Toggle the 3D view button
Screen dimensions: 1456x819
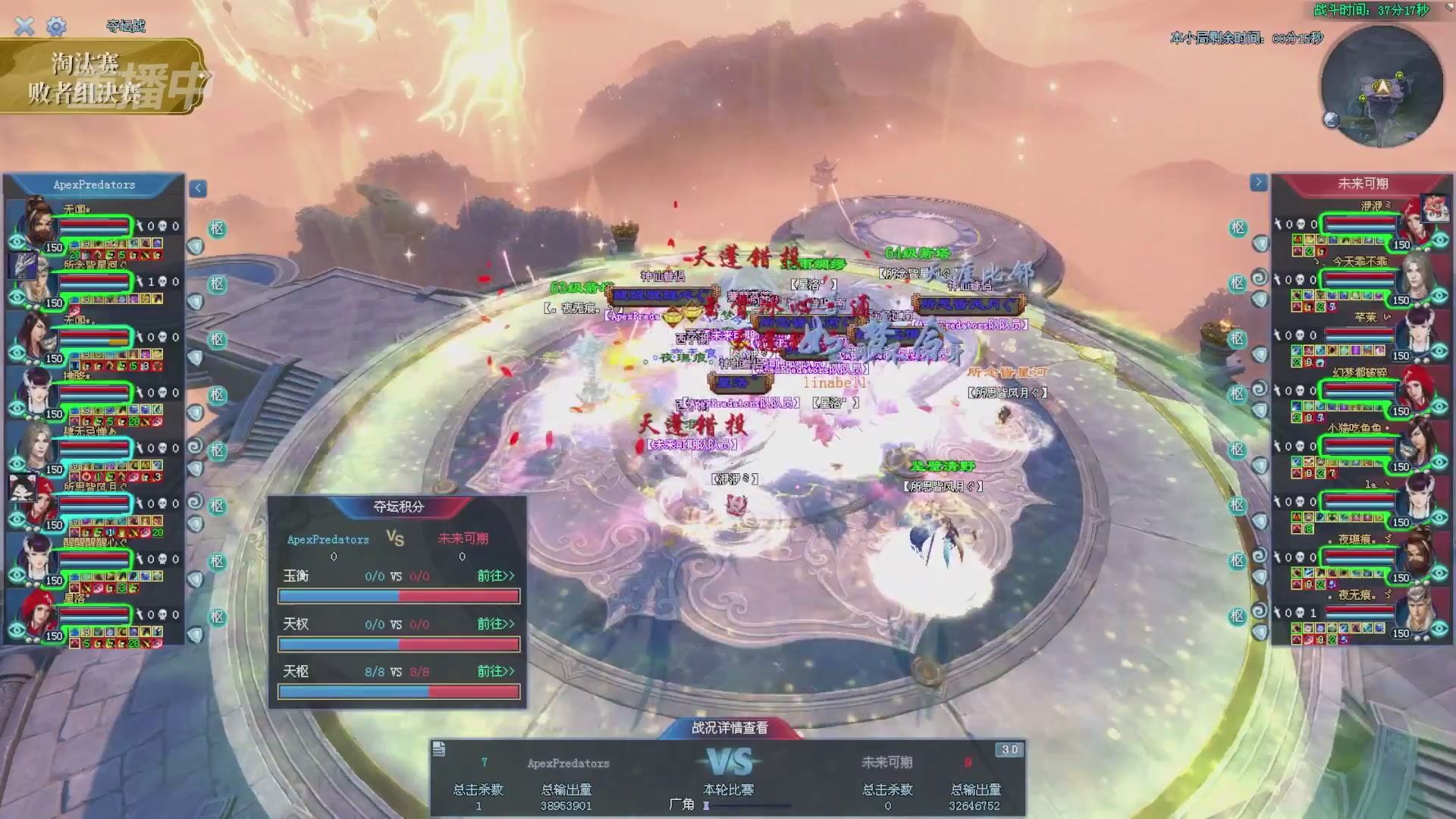tap(1009, 750)
